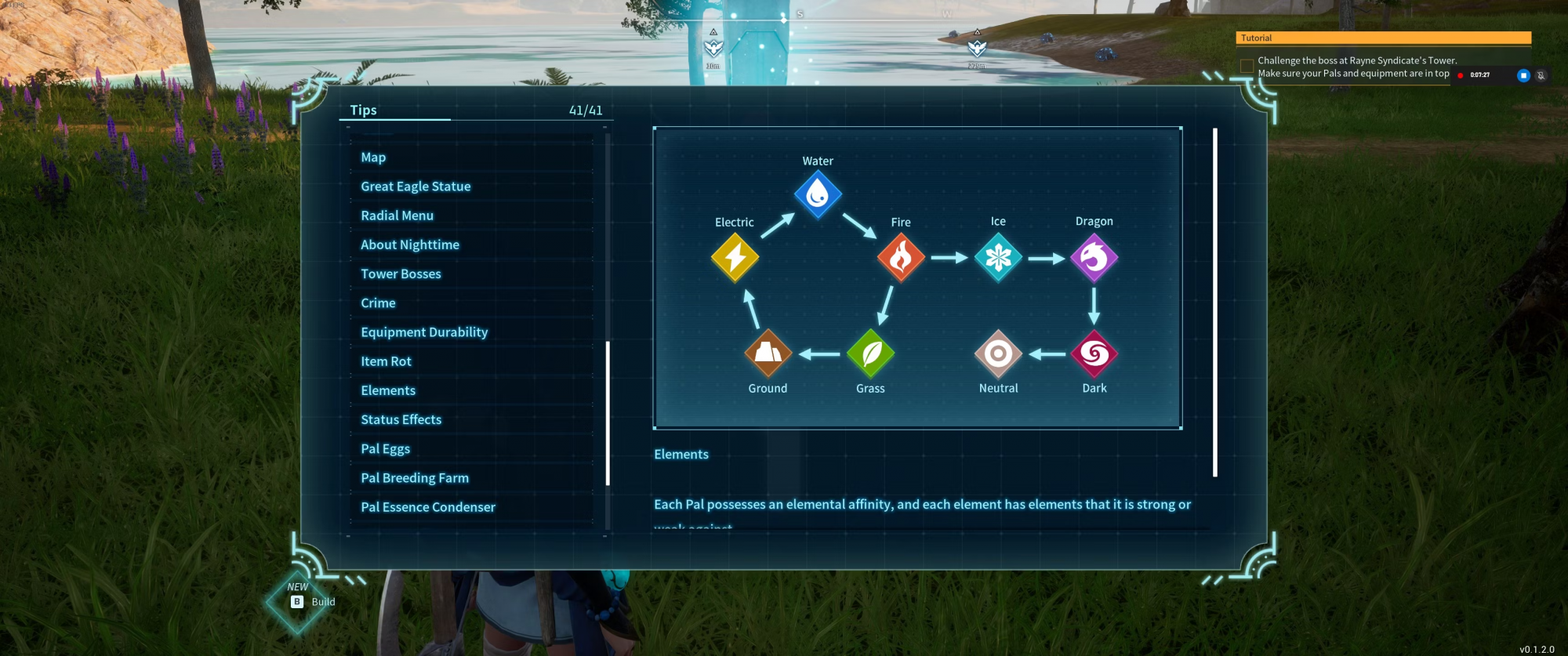
Task: Select the Crime tip entry
Action: tap(378, 303)
